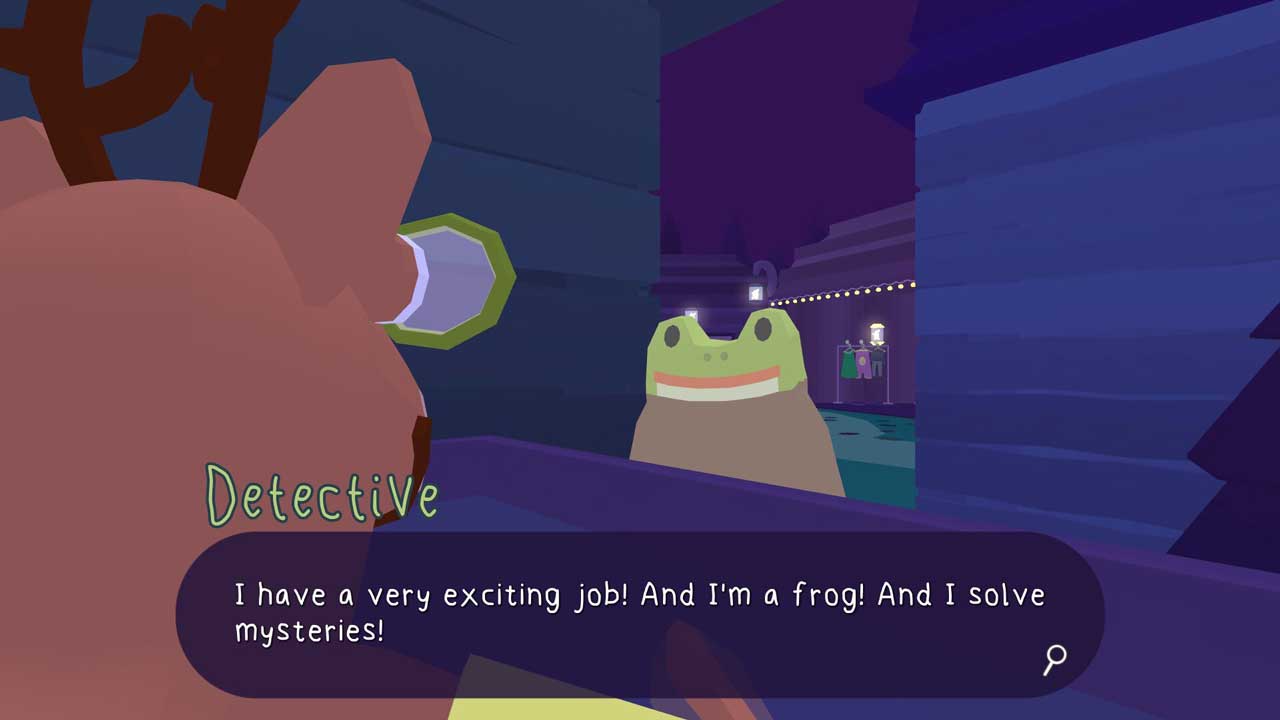Advance the Detective's dialogue box
The width and height of the screenshot is (1280, 720).
pyautogui.click(x=640, y=612)
